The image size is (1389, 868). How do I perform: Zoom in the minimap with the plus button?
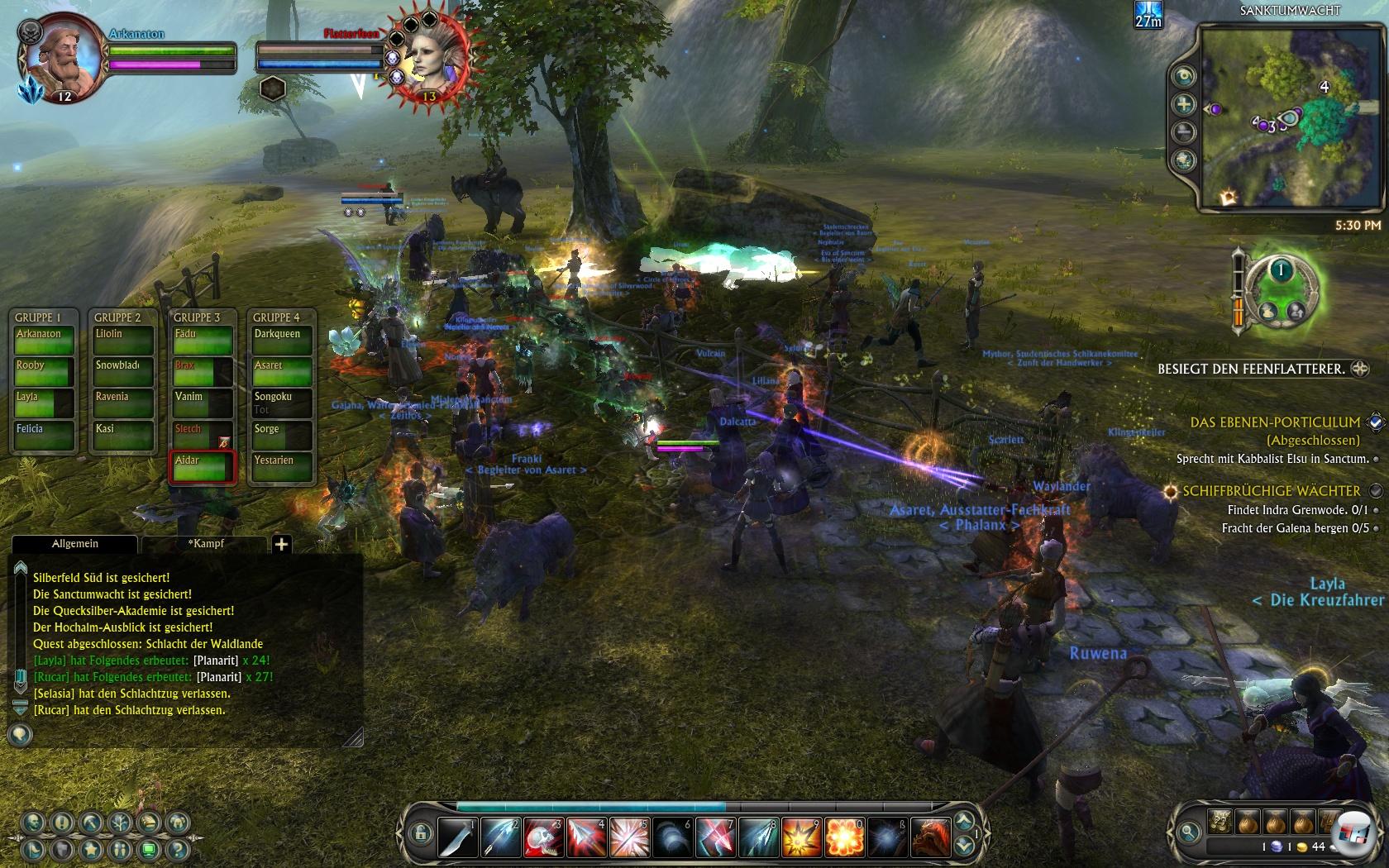click(x=1184, y=104)
